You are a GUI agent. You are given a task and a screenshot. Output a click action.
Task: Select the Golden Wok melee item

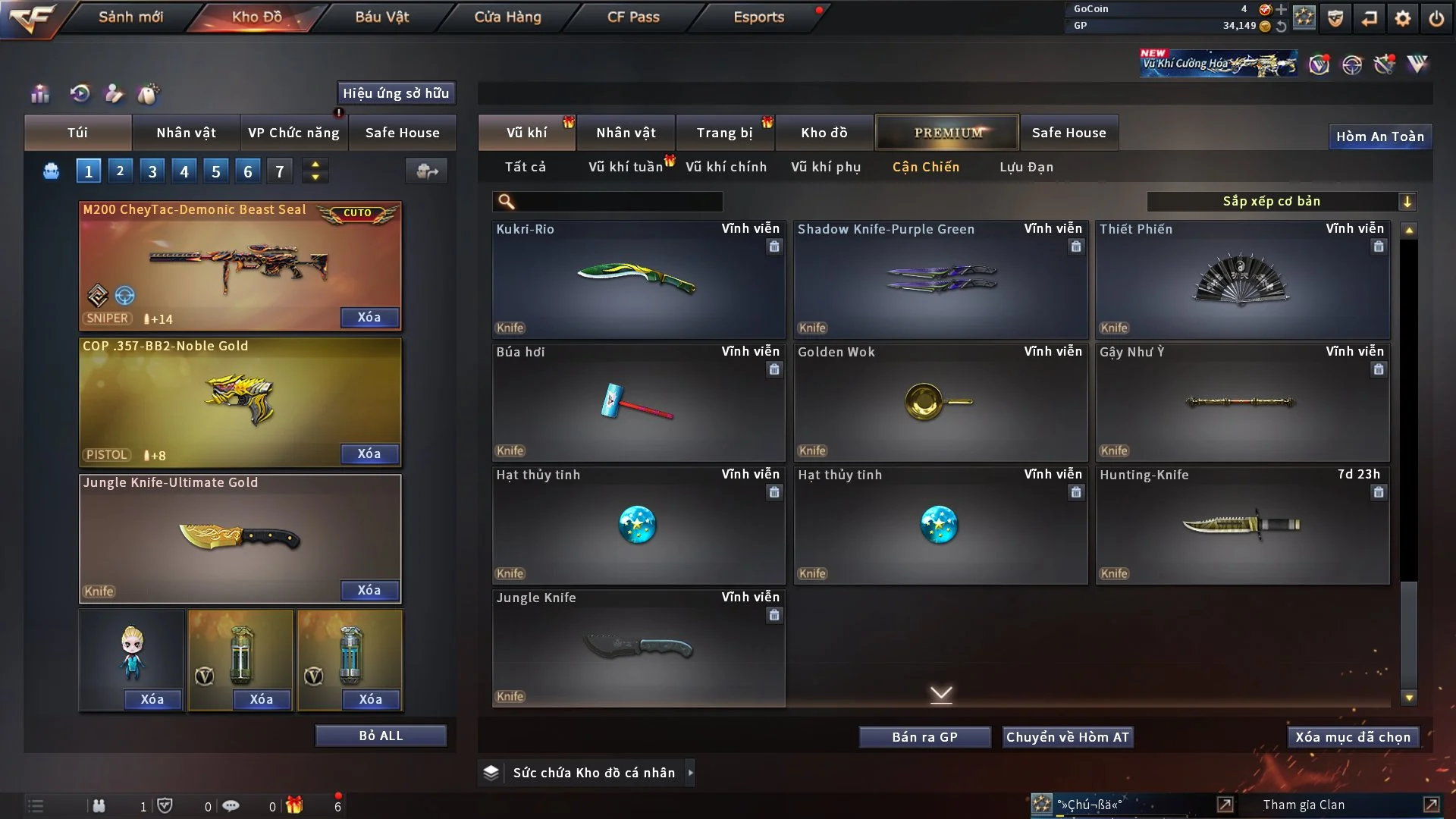940,402
